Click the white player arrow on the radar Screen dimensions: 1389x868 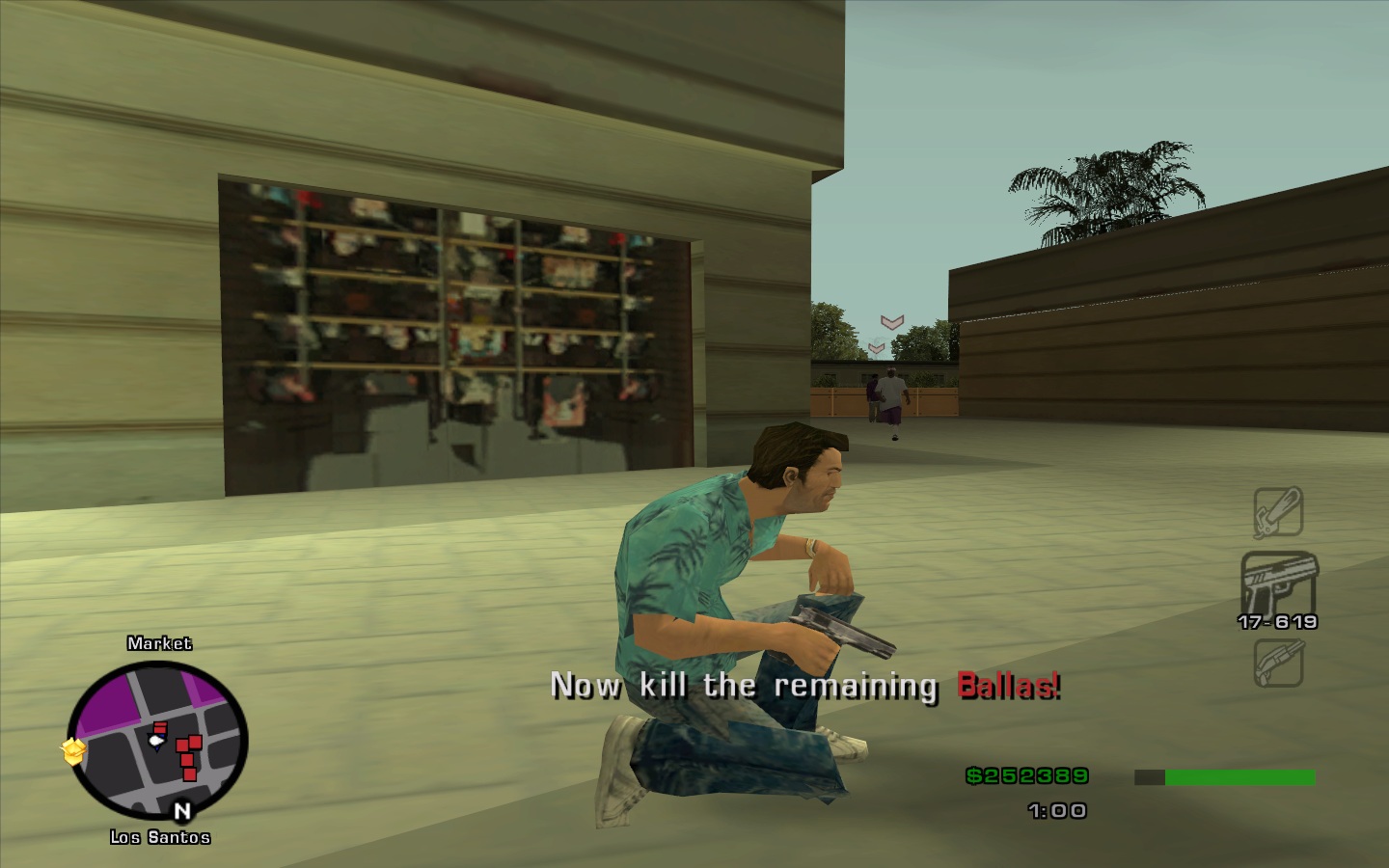(155, 741)
